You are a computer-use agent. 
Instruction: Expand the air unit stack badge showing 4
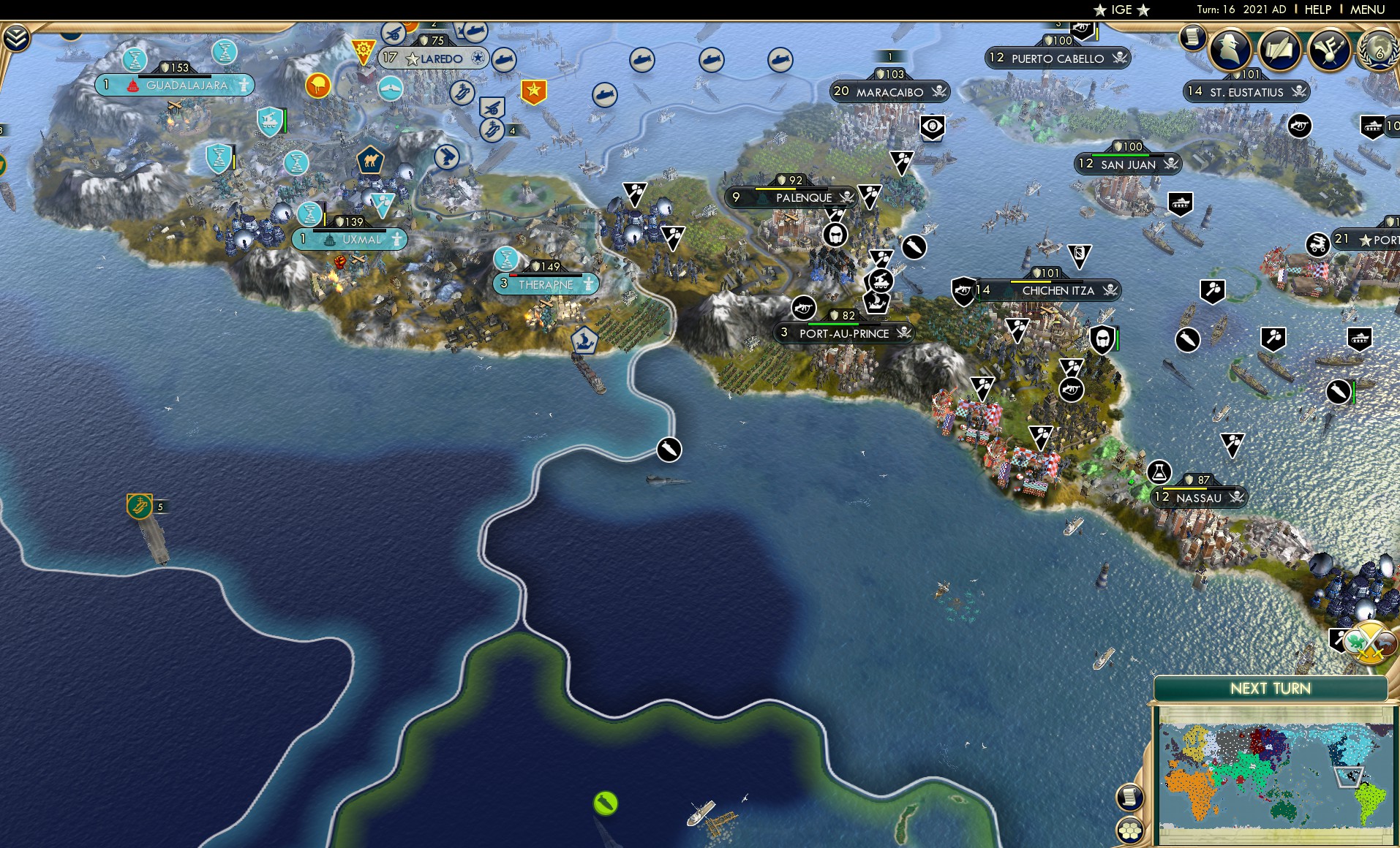(x=512, y=132)
